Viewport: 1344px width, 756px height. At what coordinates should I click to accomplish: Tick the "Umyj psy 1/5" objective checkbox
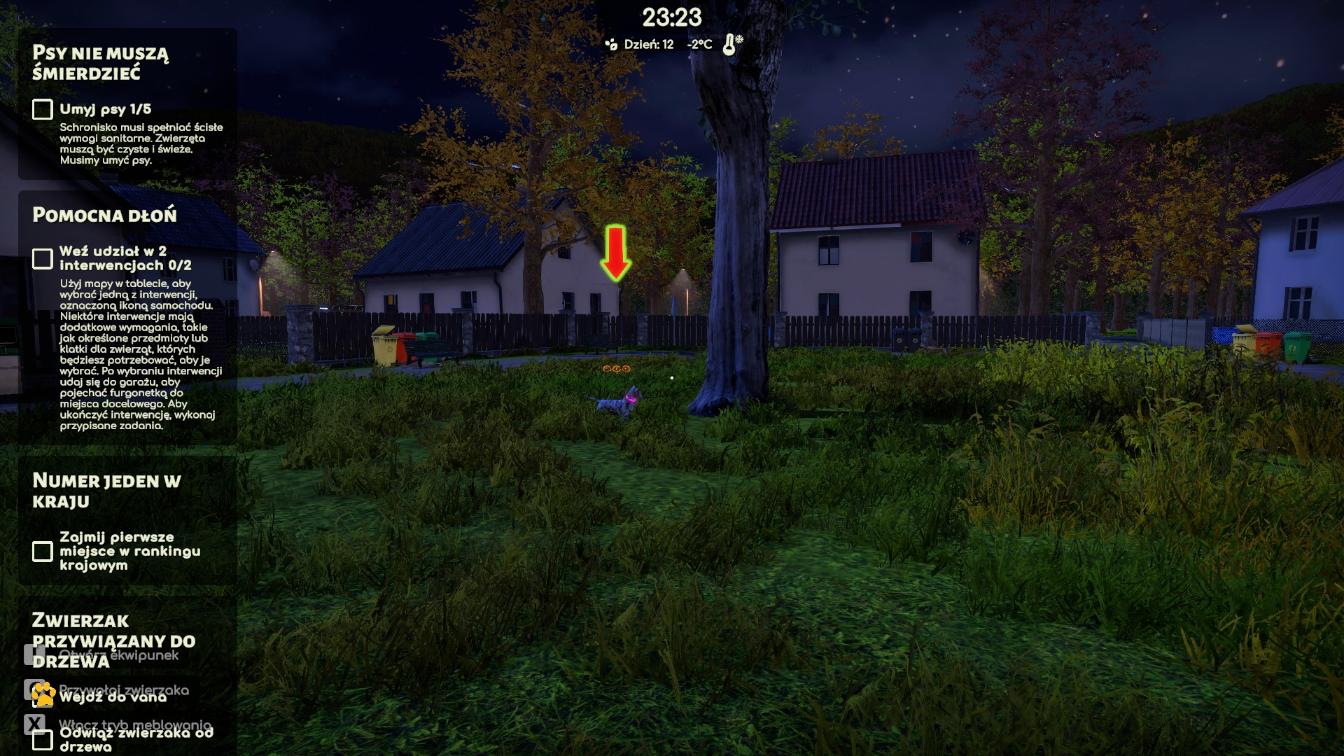pyautogui.click(x=42, y=110)
